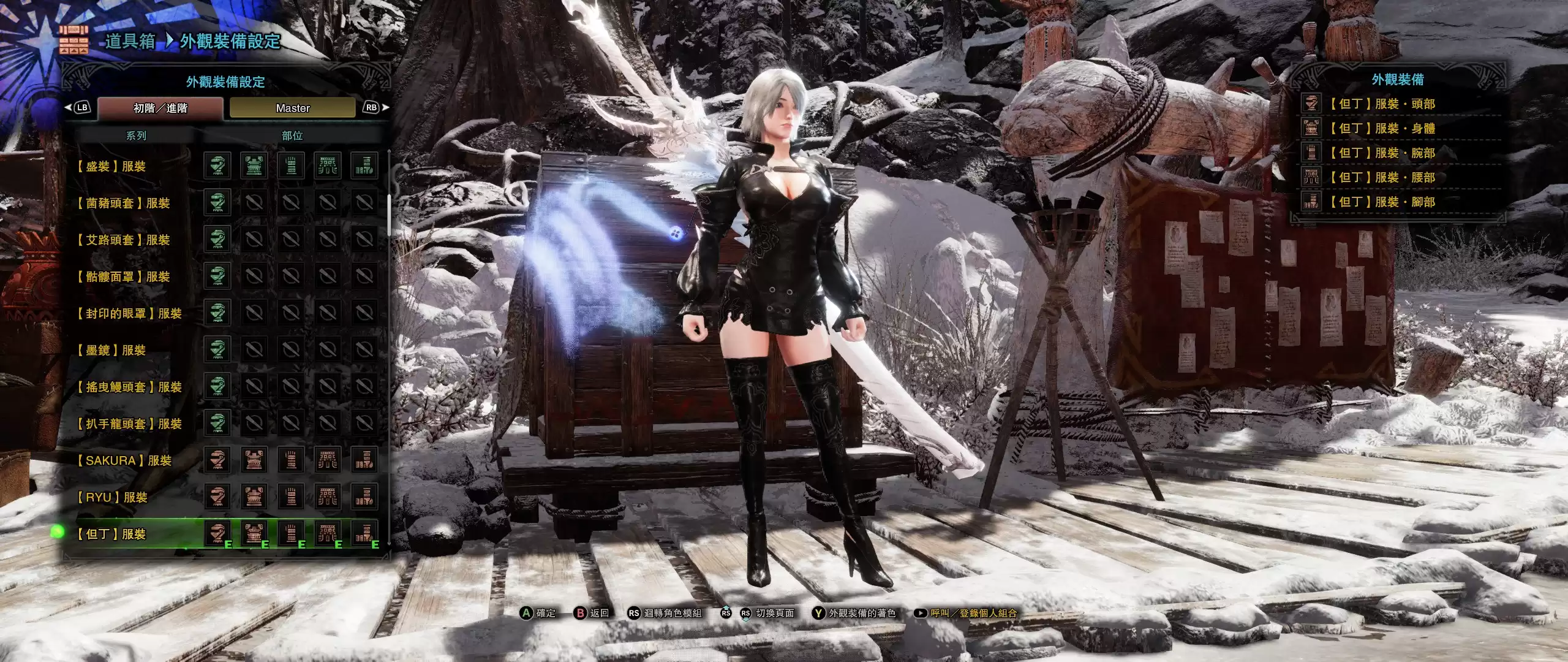Toggle the 【搖曳鰻頭套】服裝 head slot equip

[217, 387]
